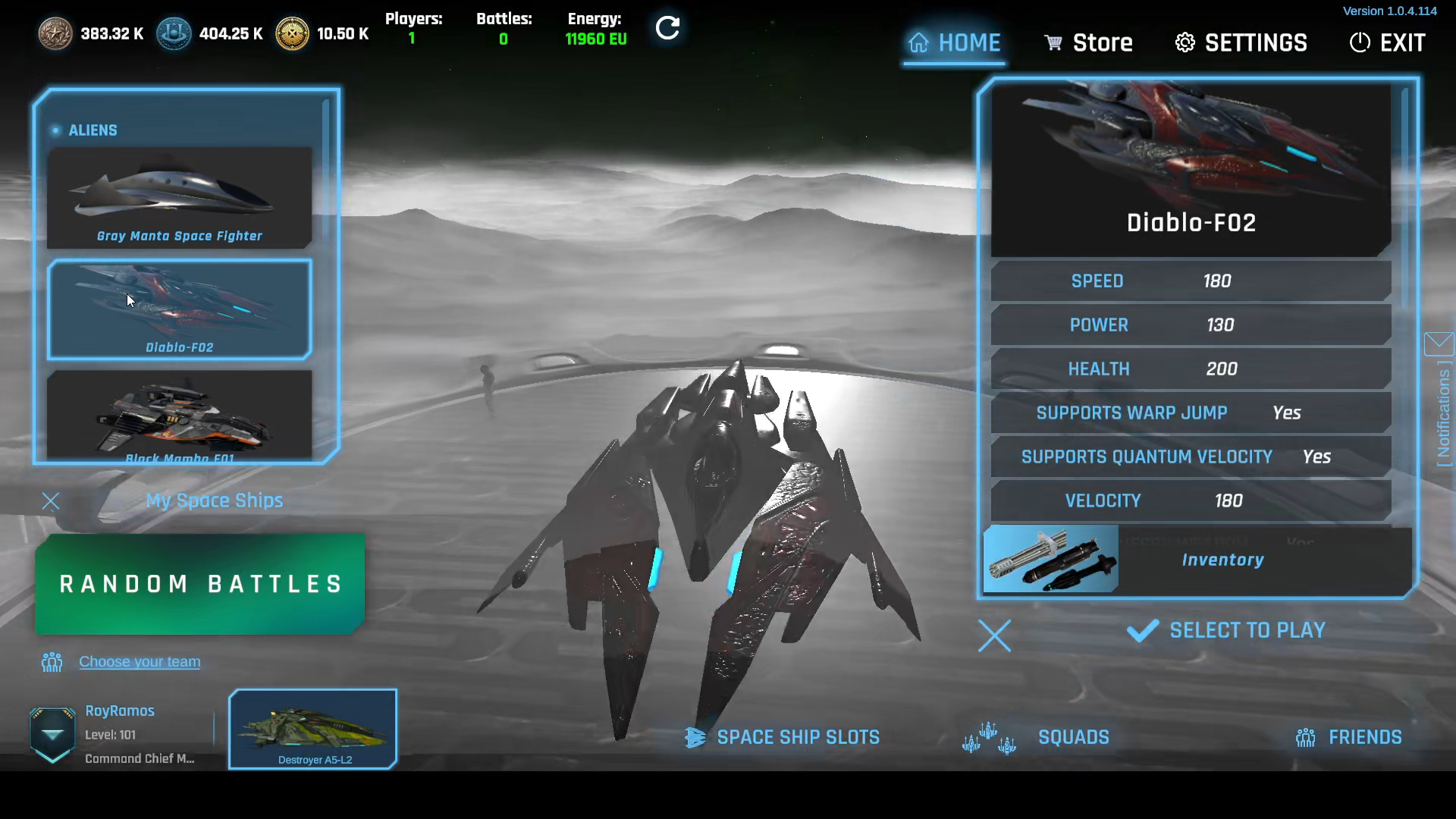
Task: Choose the Diablo-F02 ship tile
Action: click(180, 309)
